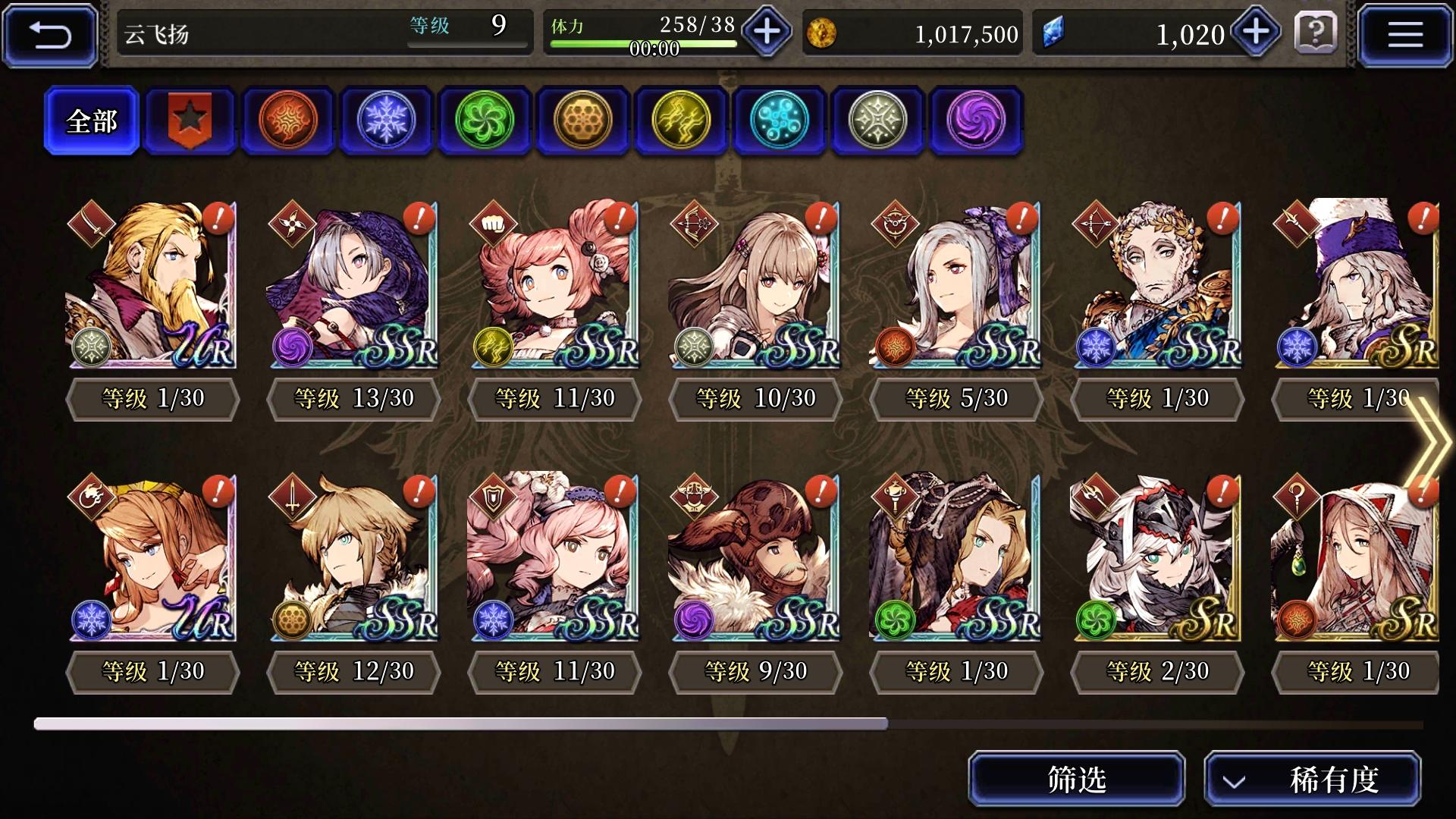The height and width of the screenshot is (819, 1456).
Task: Select the red star filter tab
Action: [190, 121]
